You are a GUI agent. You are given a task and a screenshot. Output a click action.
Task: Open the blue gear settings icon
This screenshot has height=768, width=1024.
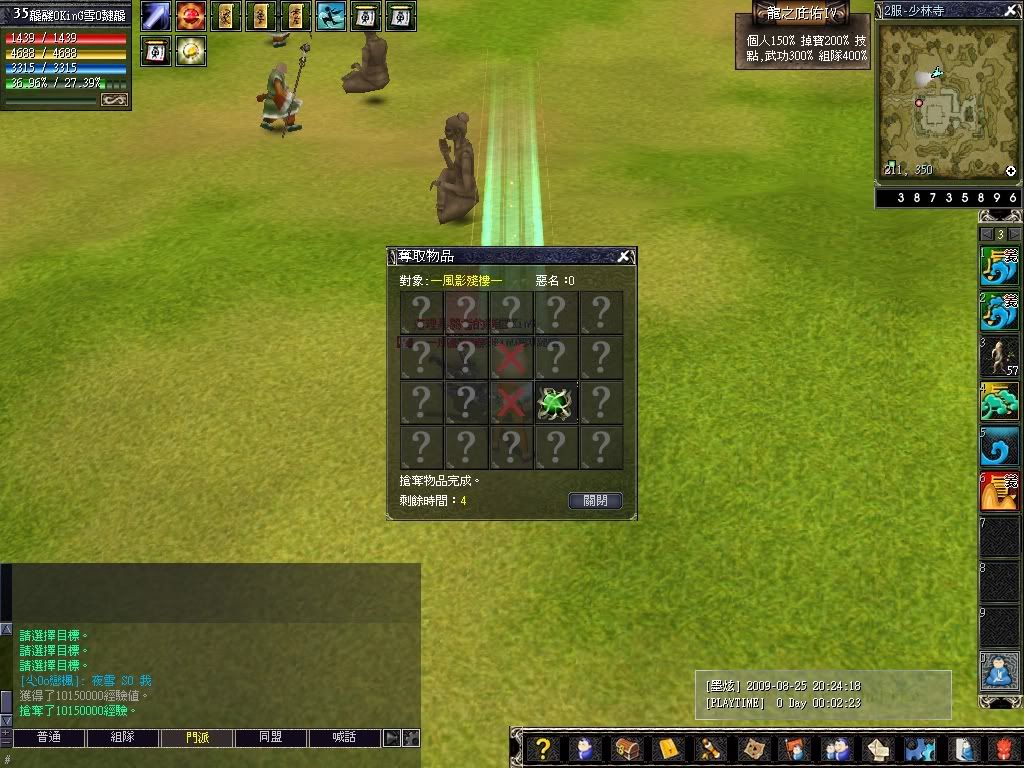click(918, 748)
